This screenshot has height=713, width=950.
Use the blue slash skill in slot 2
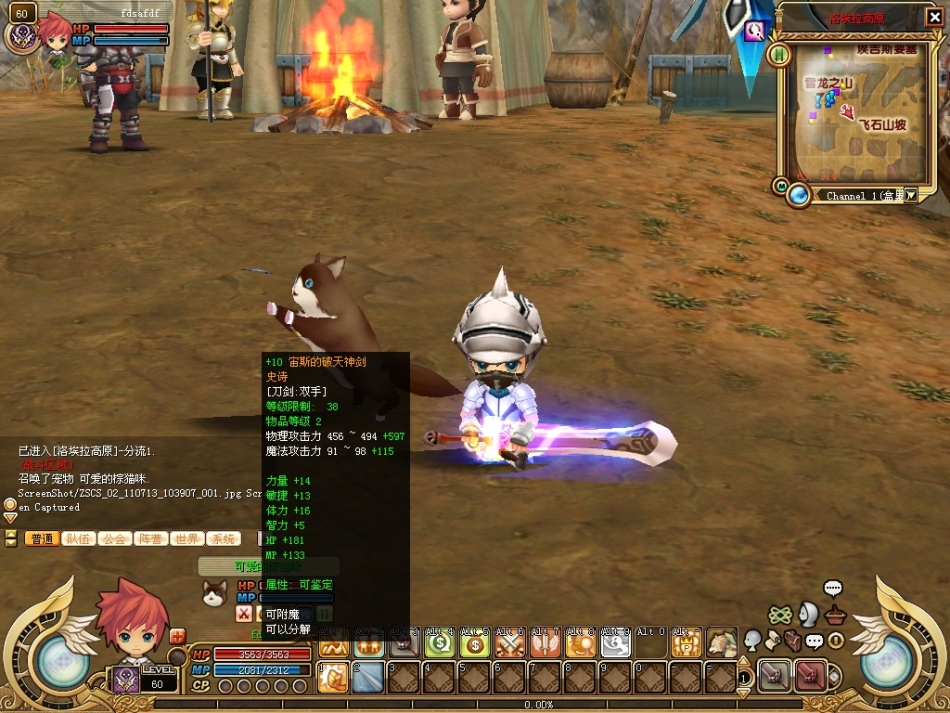pos(368,677)
